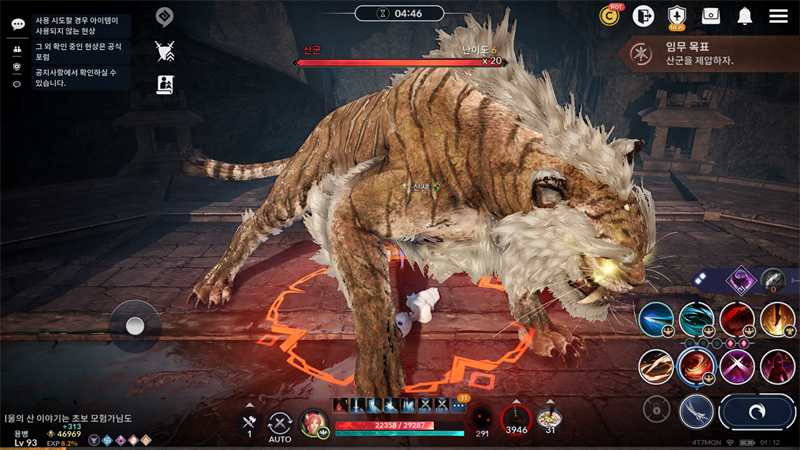The width and height of the screenshot is (800, 450).
Task: Use the red HP potion
Action: click(515, 420)
